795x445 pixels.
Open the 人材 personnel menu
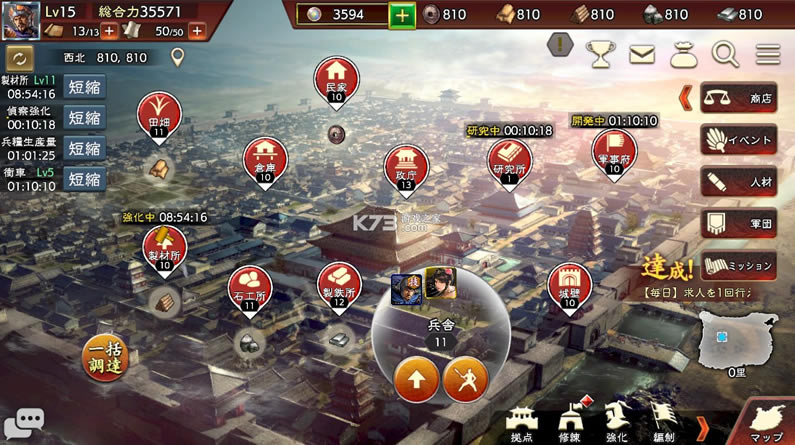738,182
